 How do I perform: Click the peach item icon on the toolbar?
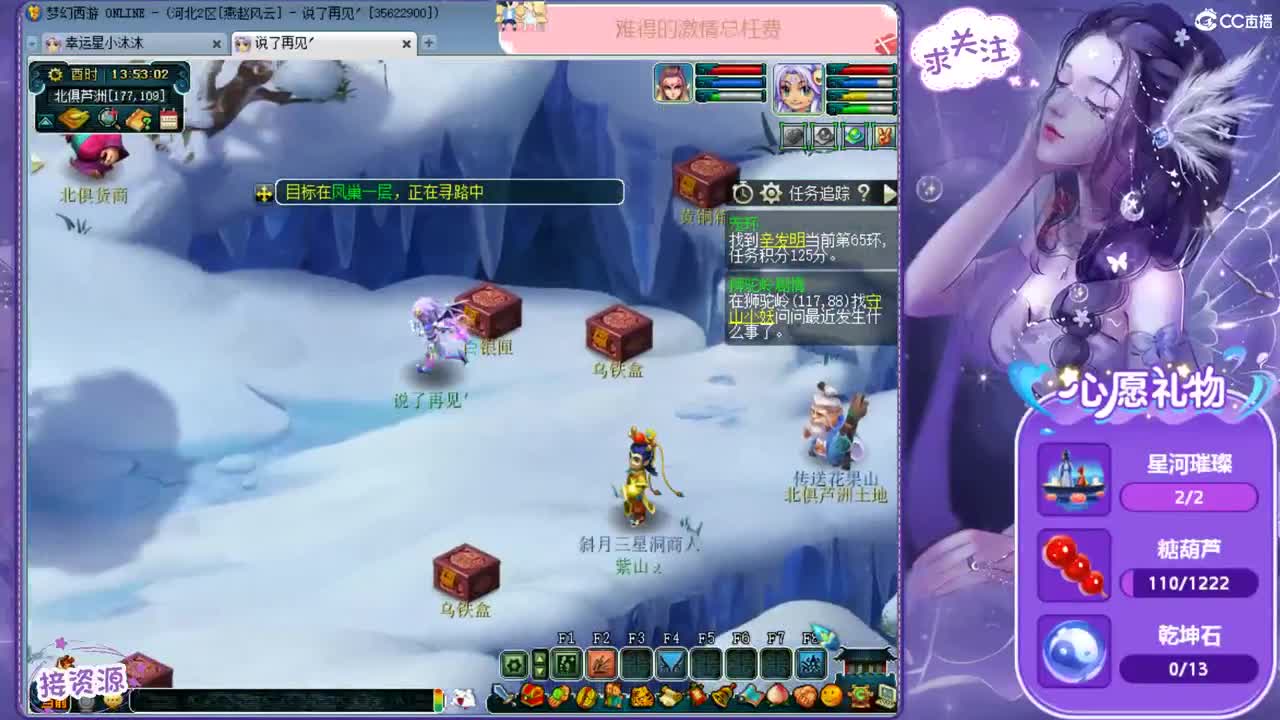[777, 696]
